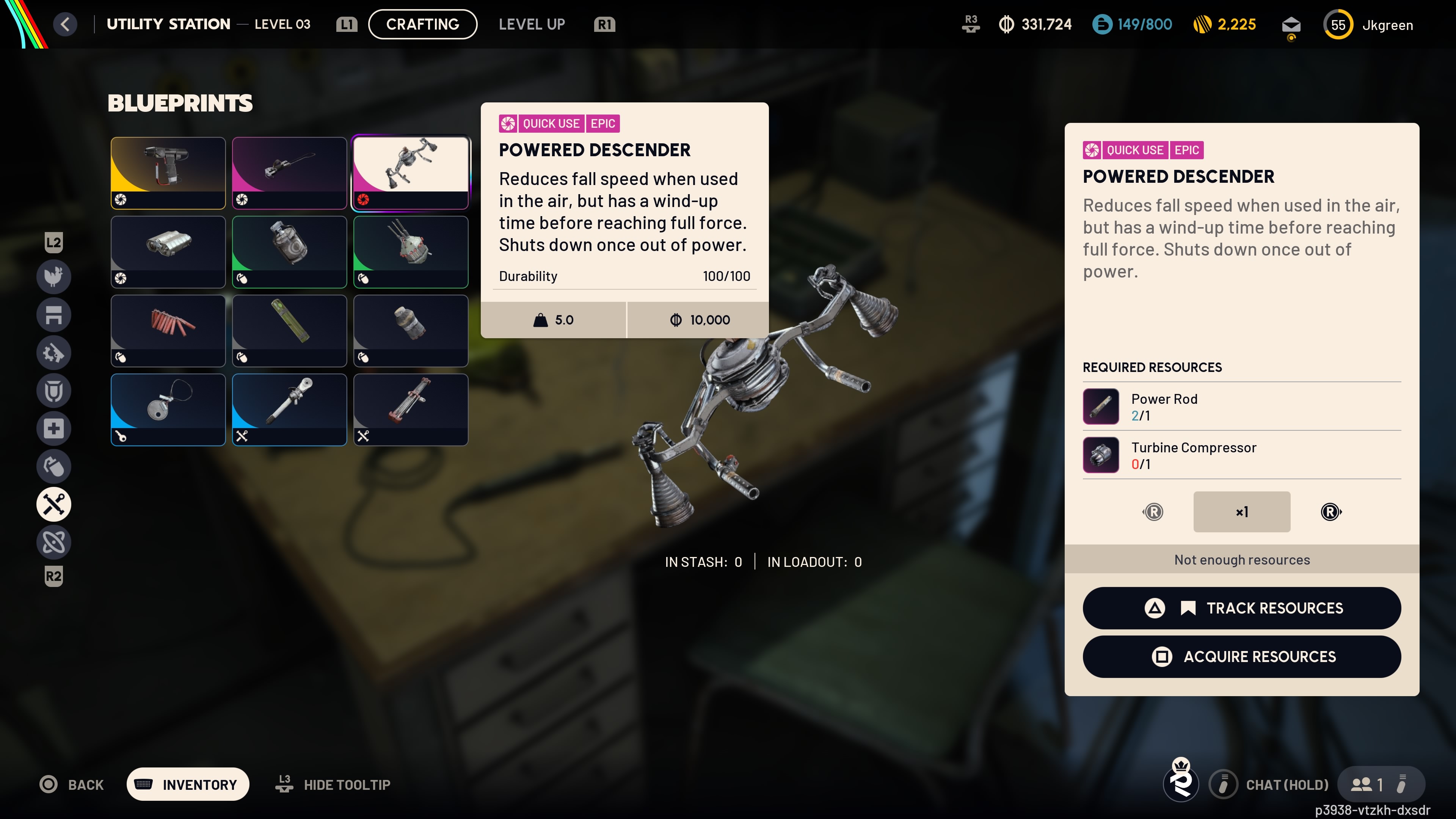Track resources for Powered Descender

pyautogui.click(x=1241, y=608)
